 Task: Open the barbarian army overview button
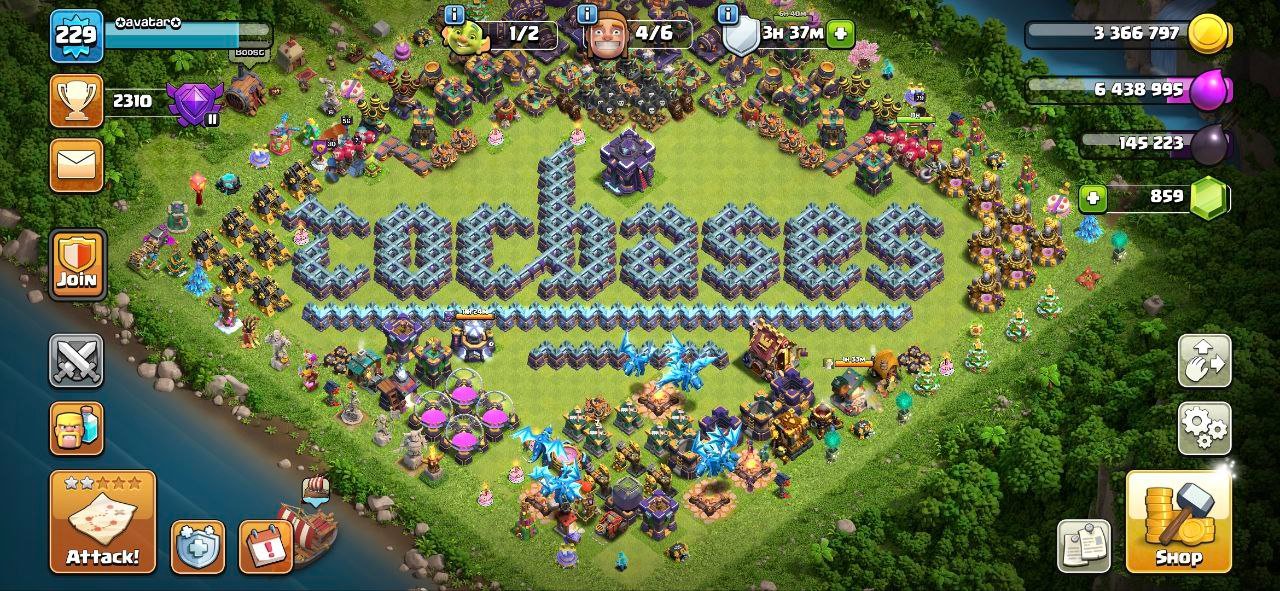click(77, 429)
